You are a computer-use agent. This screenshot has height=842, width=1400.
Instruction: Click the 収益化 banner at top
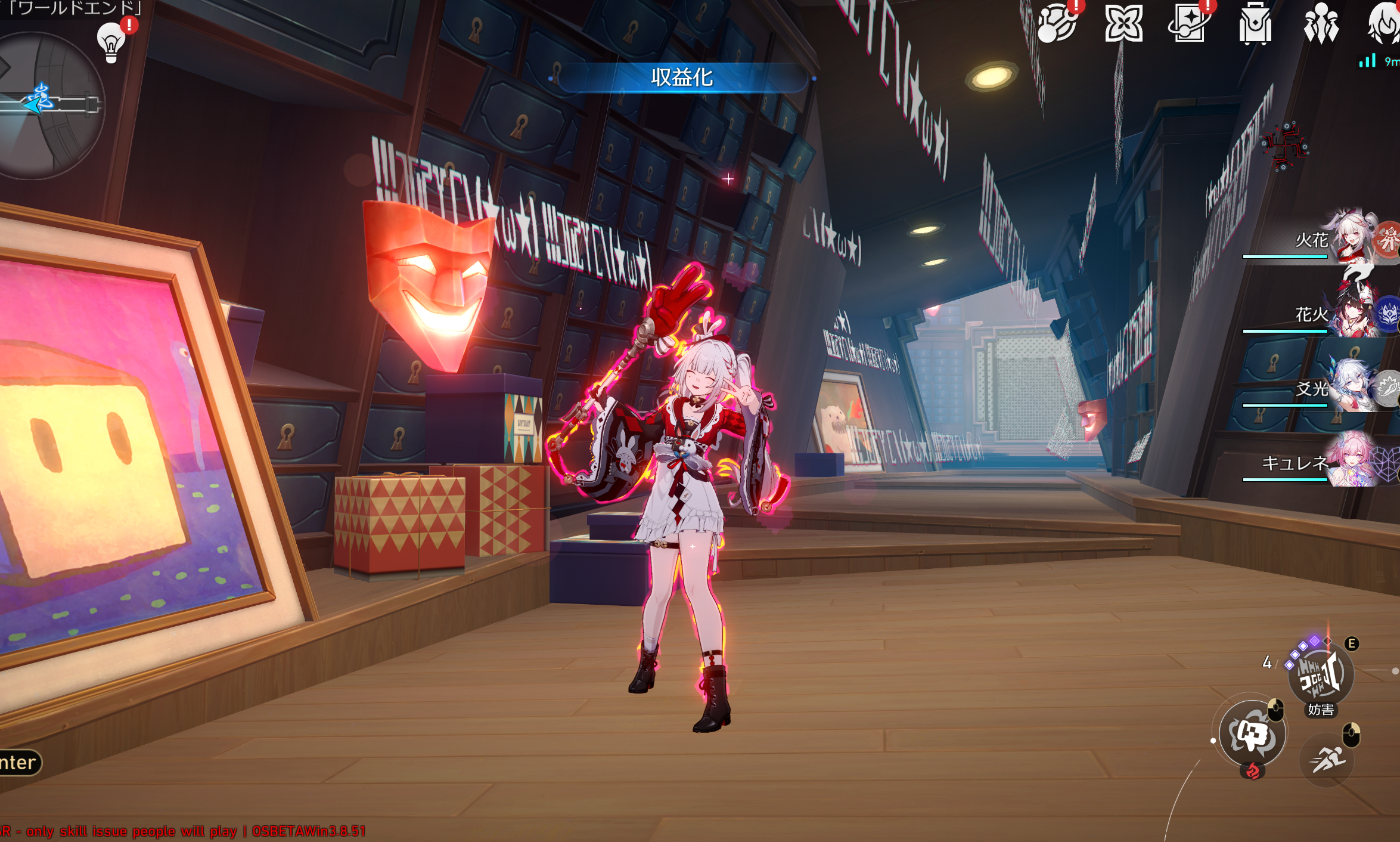[x=682, y=78]
